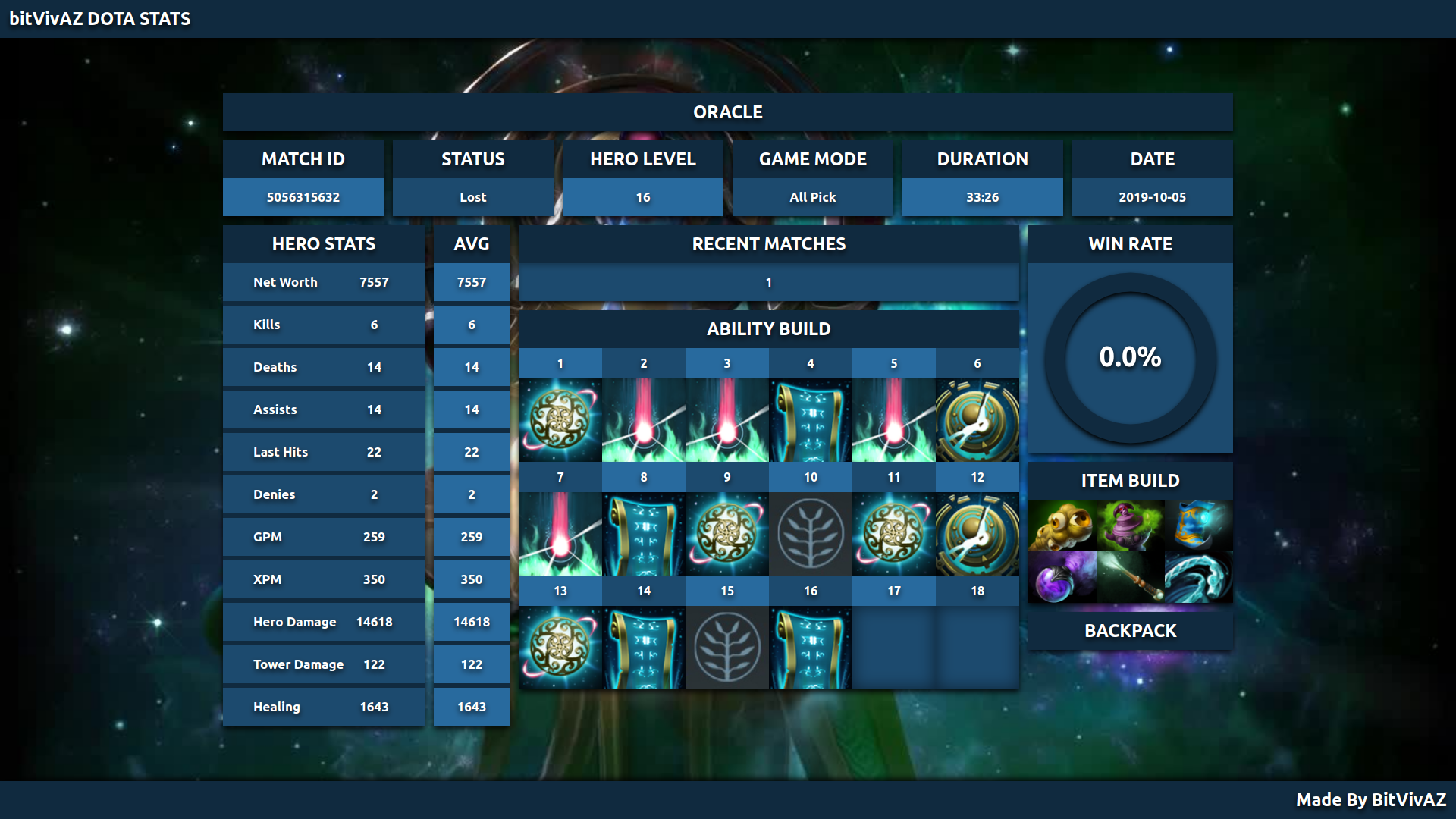Select recent match number 1
Image resolution: width=1456 pixels, height=819 pixels.
click(768, 282)
